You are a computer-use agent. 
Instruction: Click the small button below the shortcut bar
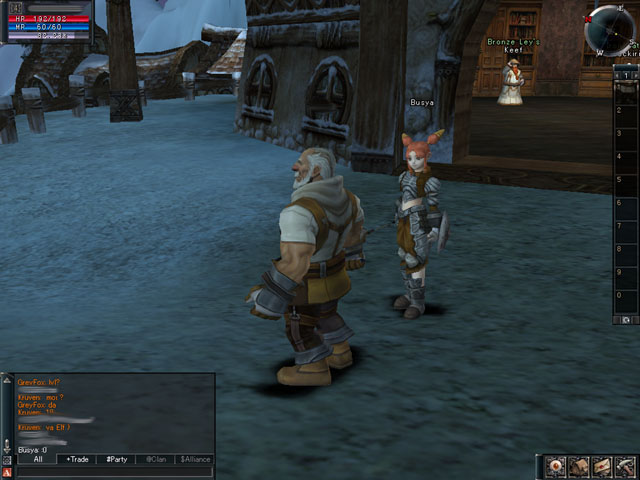(626, 320)
